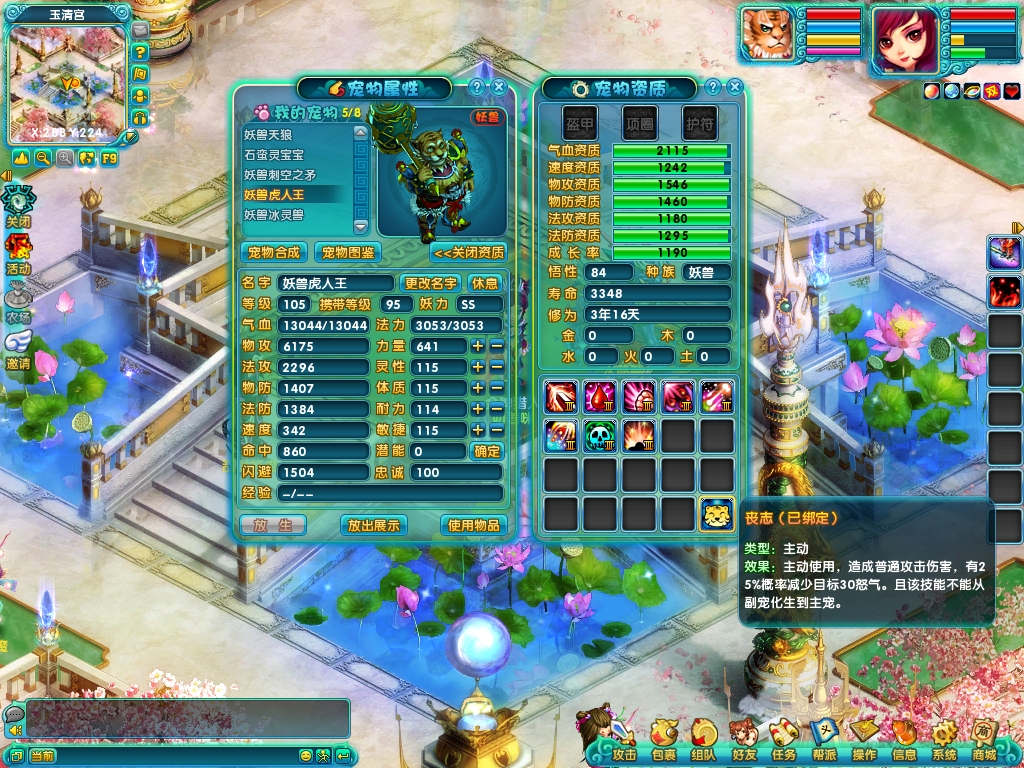Viewport: 1024px width, 768px height.
Task: Click the 放出展示 show pet button
Action: click(373, 525)
